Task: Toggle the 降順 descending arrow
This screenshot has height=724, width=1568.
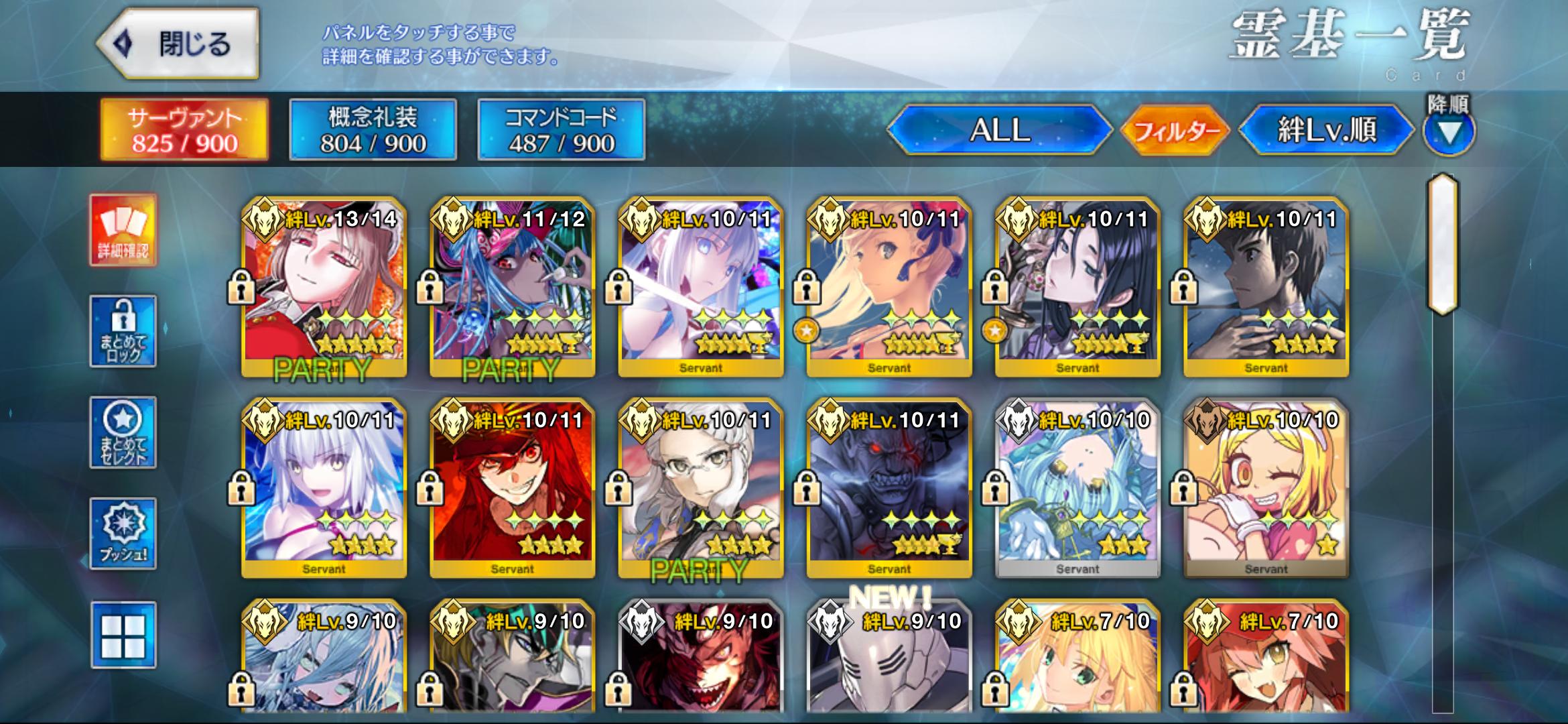Action: (x=1449, y=131)
